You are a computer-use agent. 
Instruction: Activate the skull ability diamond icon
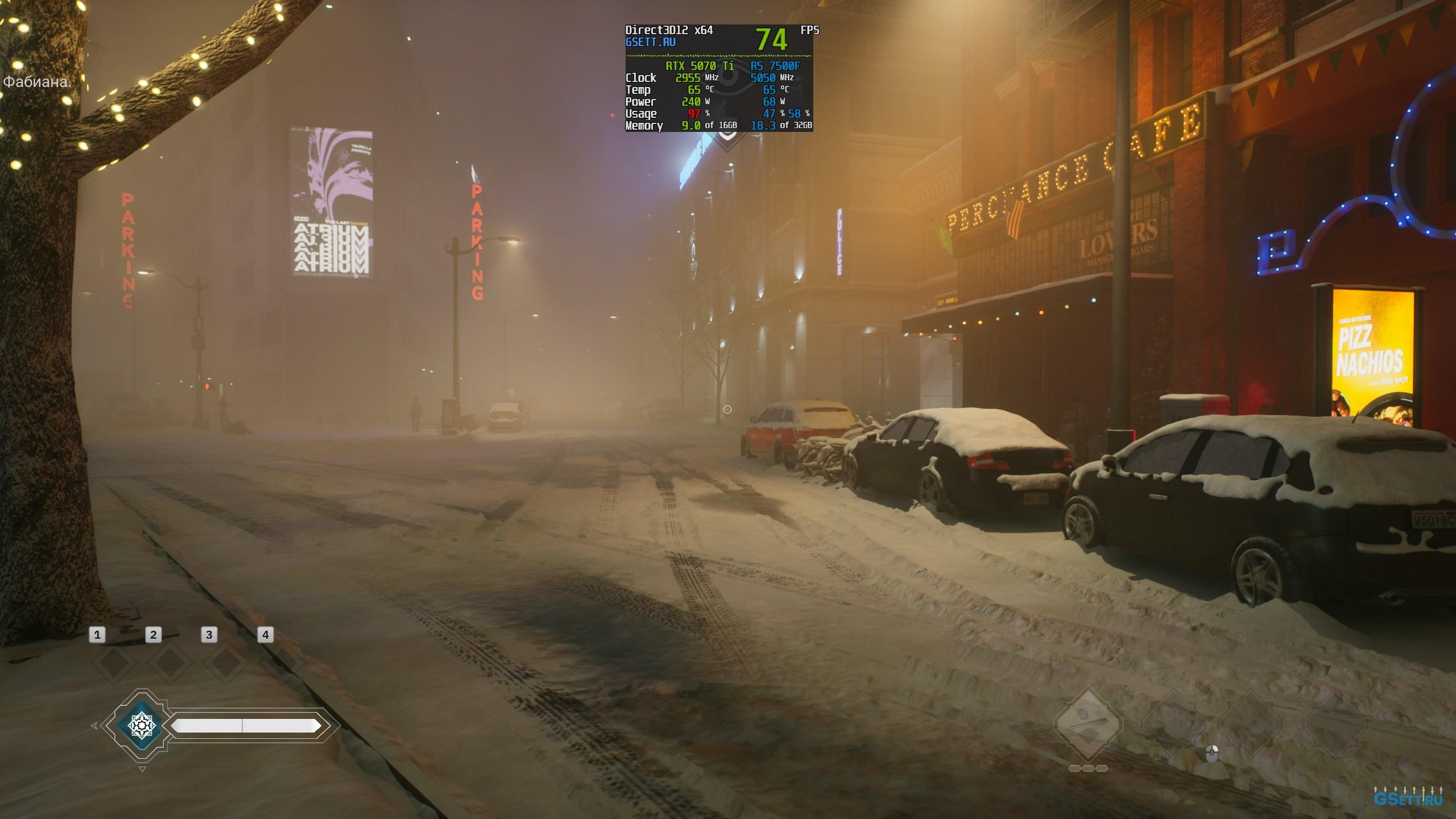pyautogui.click(x=1087, y=724)
